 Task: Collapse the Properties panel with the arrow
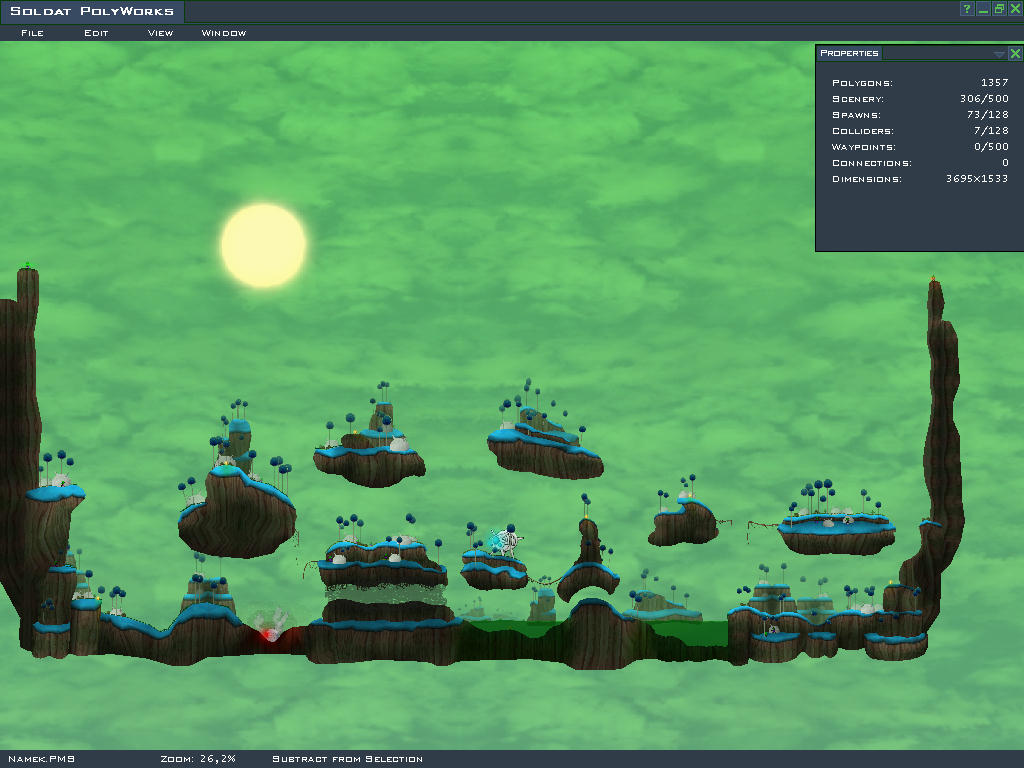coord(999,54)
